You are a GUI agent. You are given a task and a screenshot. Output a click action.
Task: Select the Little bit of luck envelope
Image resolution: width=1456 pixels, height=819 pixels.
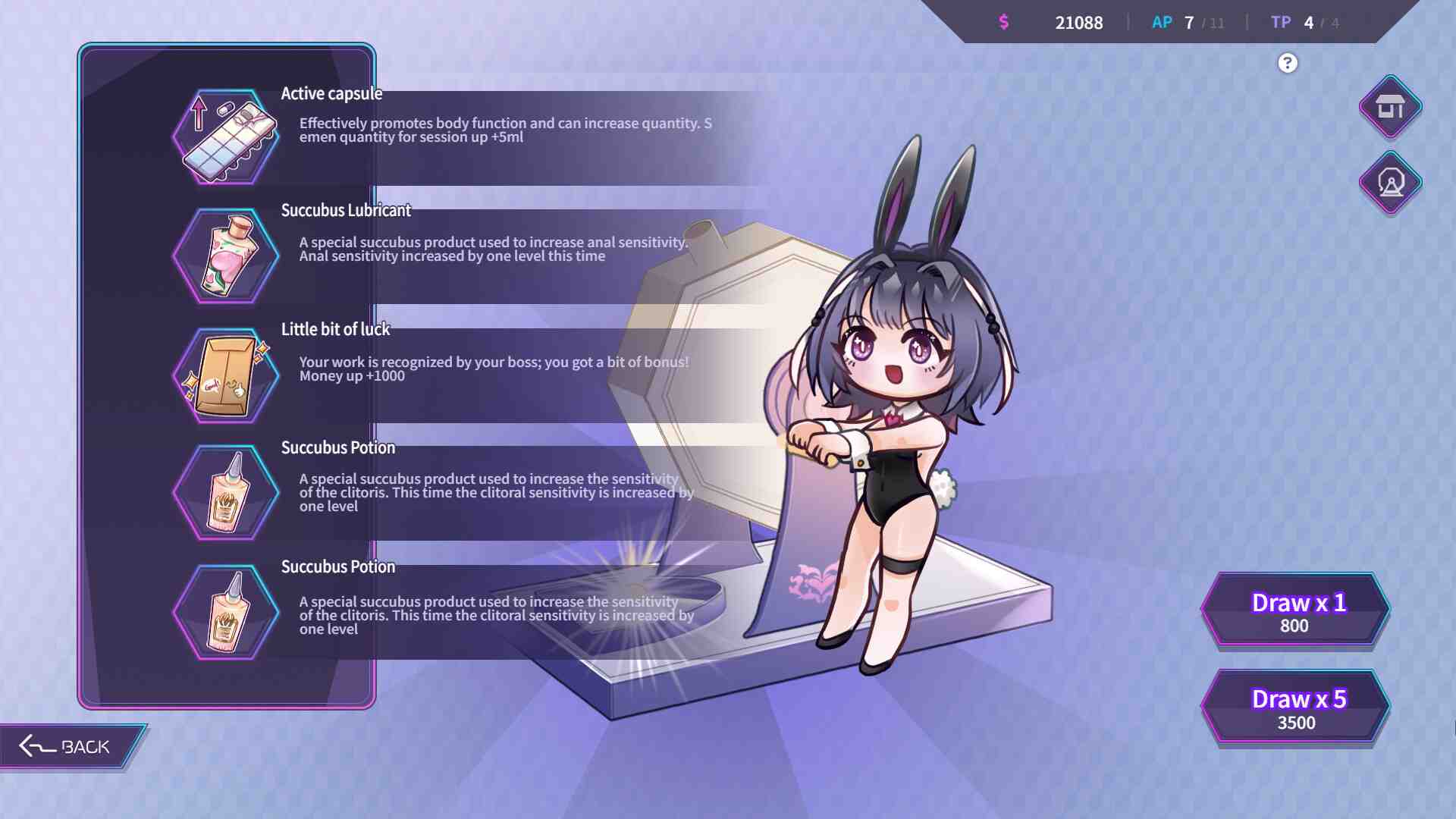click(225, 375)
